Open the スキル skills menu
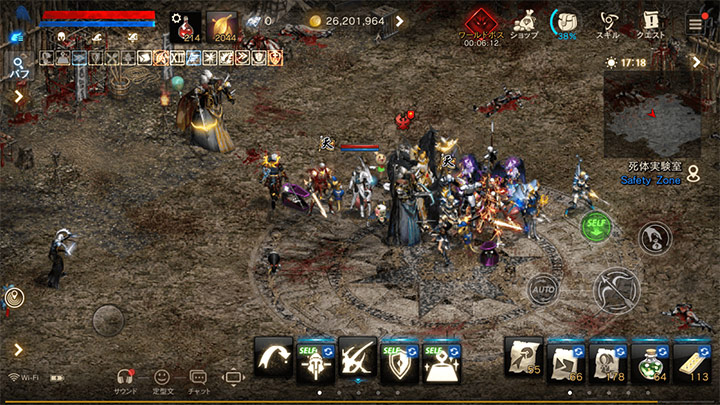This screenshot has height=405, width=720. pyautogui.click(x=608, y=21)
